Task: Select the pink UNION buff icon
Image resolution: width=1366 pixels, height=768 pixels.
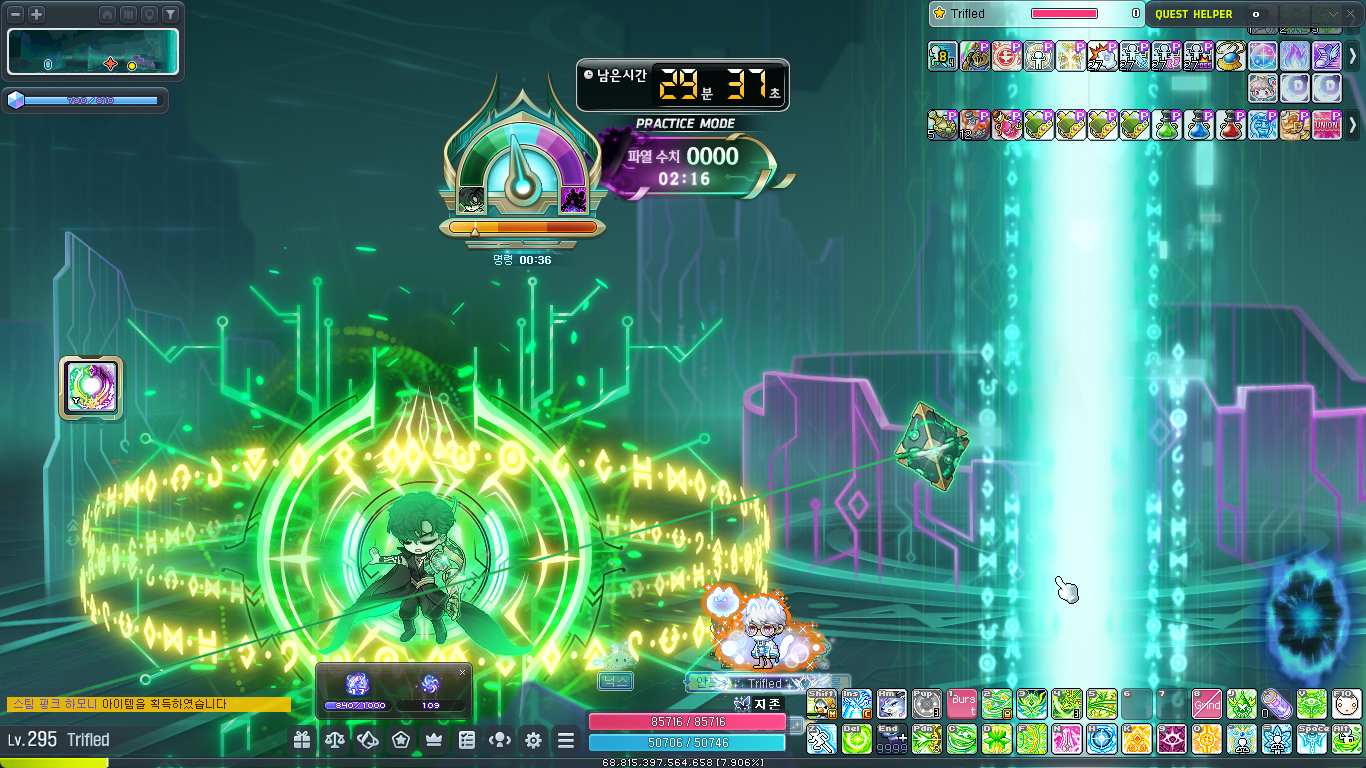Action: [x=1326, y=125]
